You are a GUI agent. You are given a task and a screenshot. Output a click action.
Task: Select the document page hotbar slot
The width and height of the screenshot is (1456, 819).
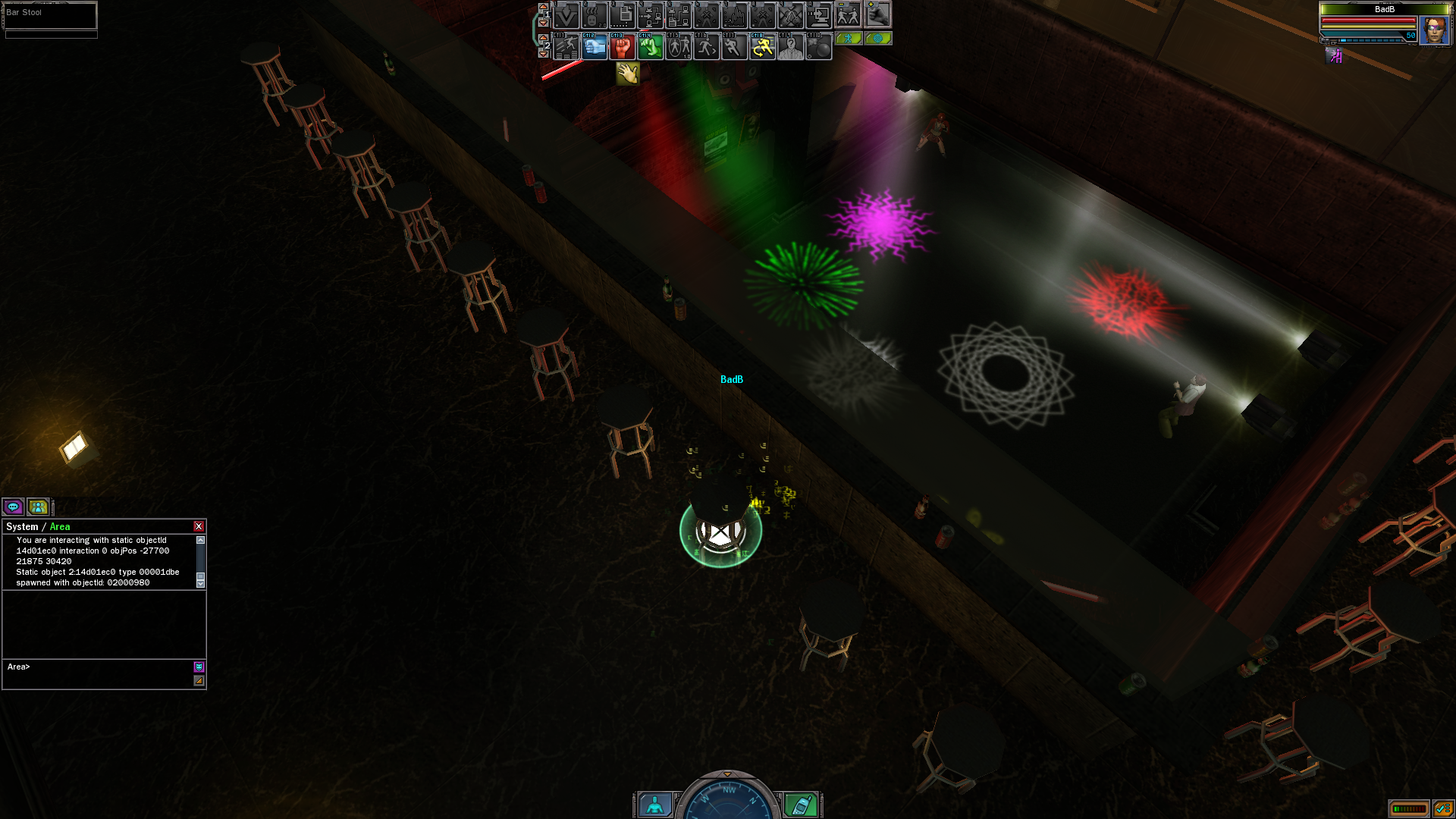coord(623,15)
